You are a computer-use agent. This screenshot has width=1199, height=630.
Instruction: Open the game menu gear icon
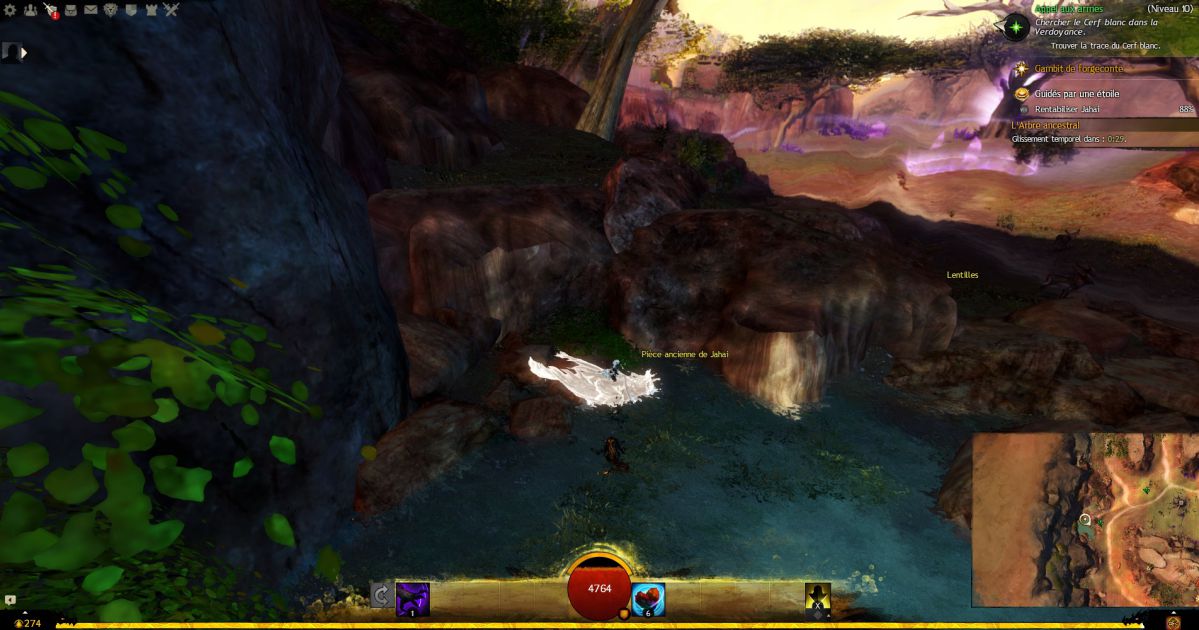click(10, 10)
